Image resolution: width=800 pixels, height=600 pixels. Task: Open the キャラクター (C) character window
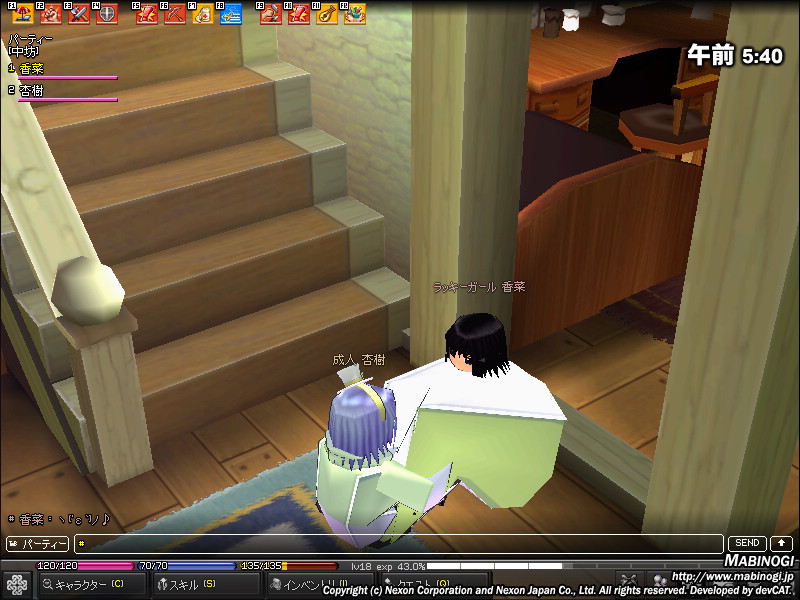(x=90, y=583)
